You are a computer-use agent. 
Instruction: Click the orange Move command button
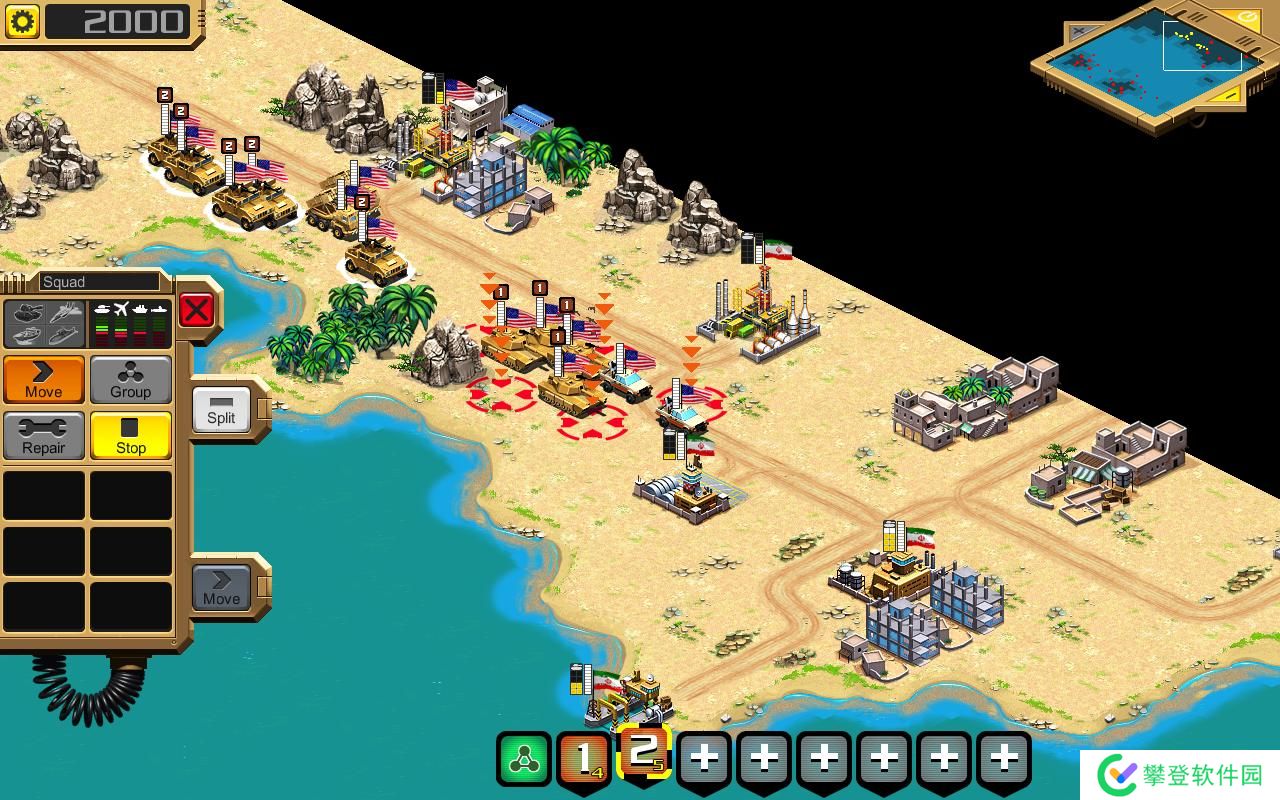click(x=43, y=379)
